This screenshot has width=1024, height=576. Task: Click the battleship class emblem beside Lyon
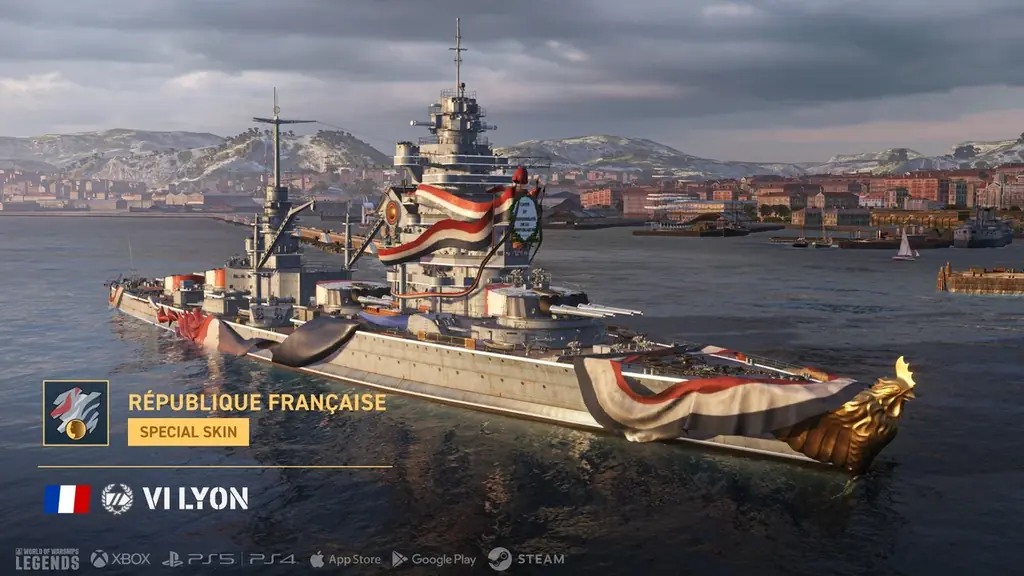click(117, 499)
